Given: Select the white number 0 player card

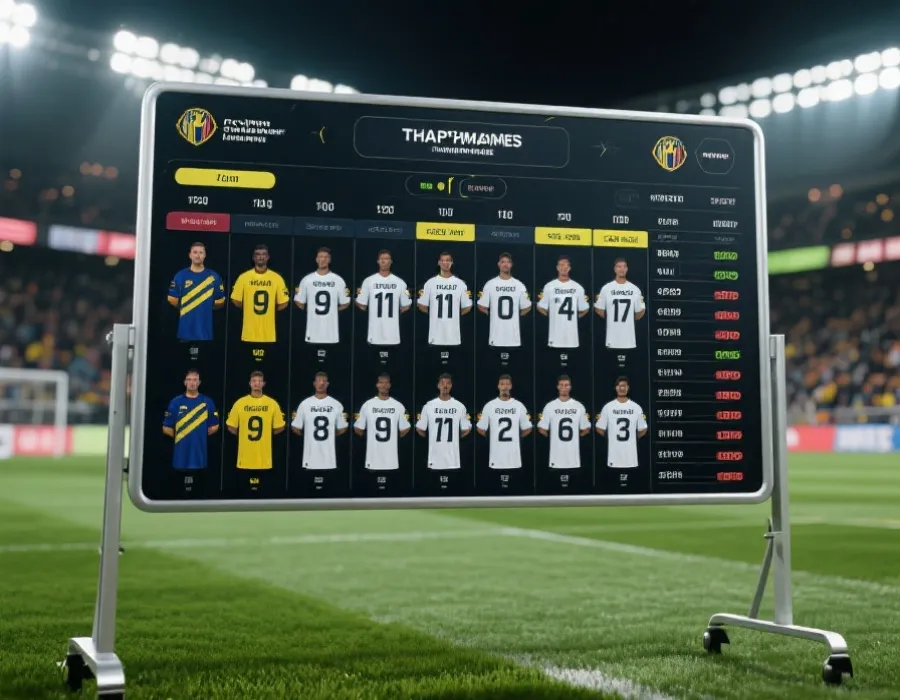Looking at the screenshot, I should tap(504, 302).
